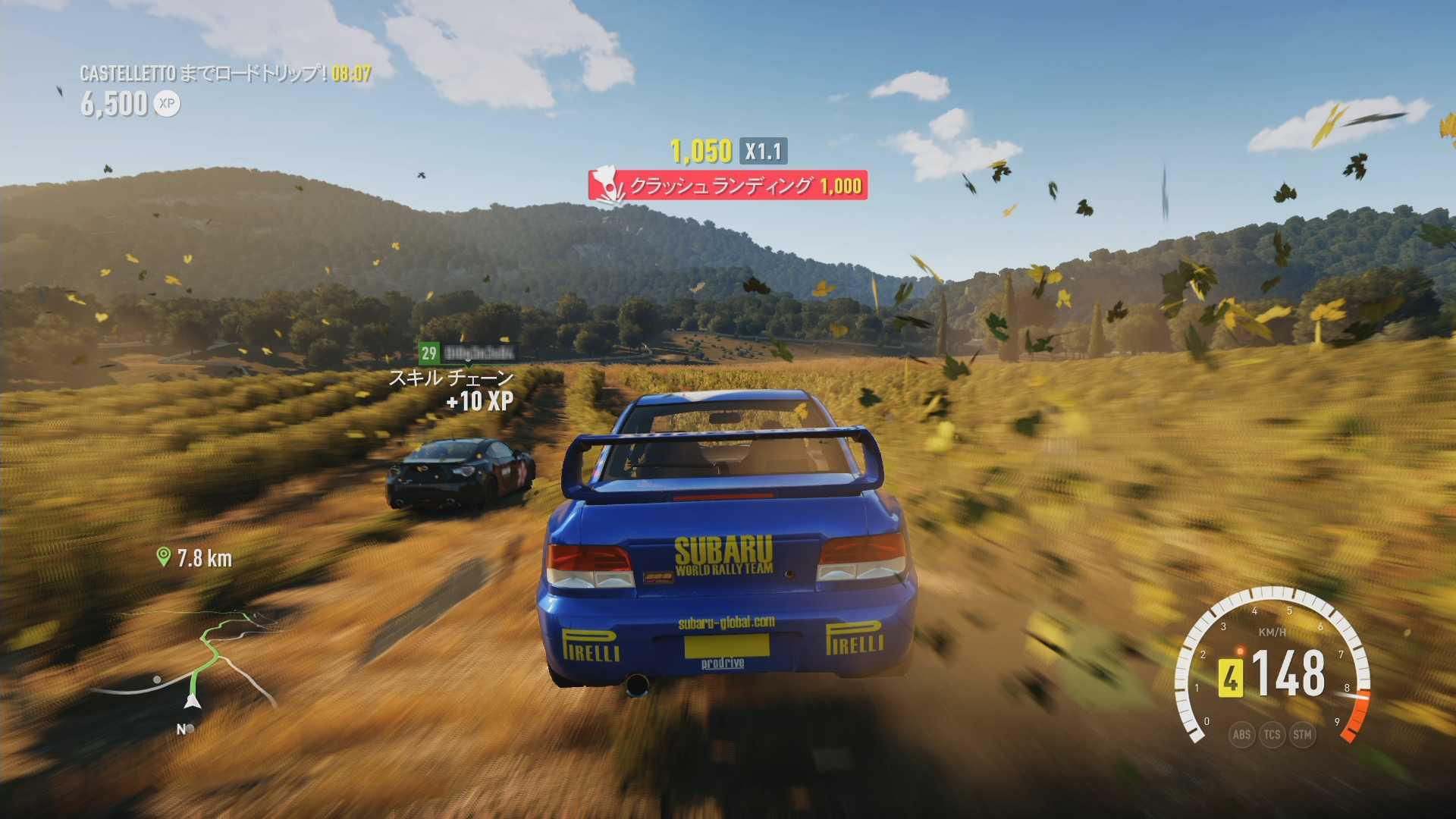
Task: Open the CASTELLETTO road trip objective
Action: coord(225,74)
